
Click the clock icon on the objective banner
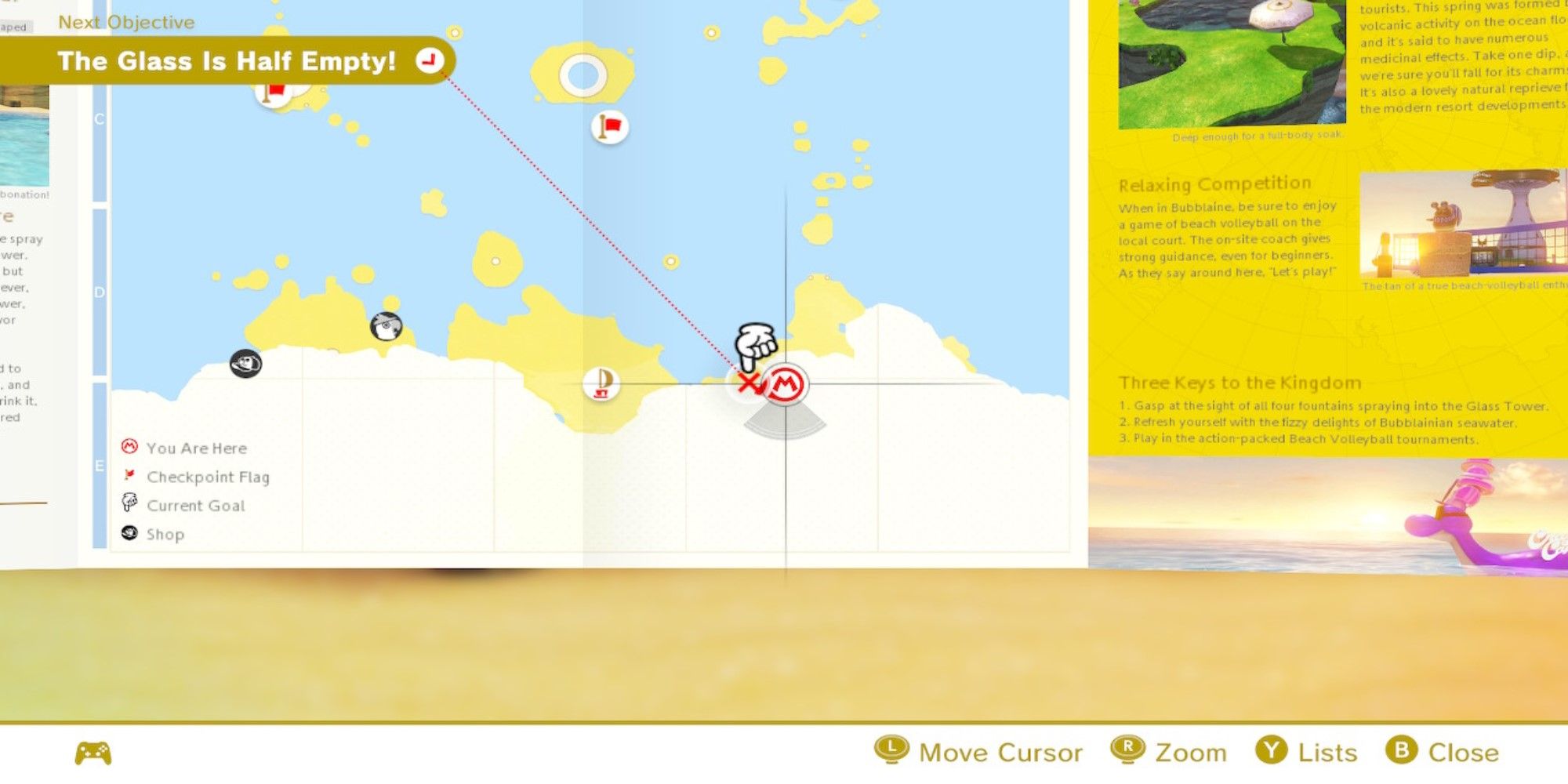tap(429, 61)
